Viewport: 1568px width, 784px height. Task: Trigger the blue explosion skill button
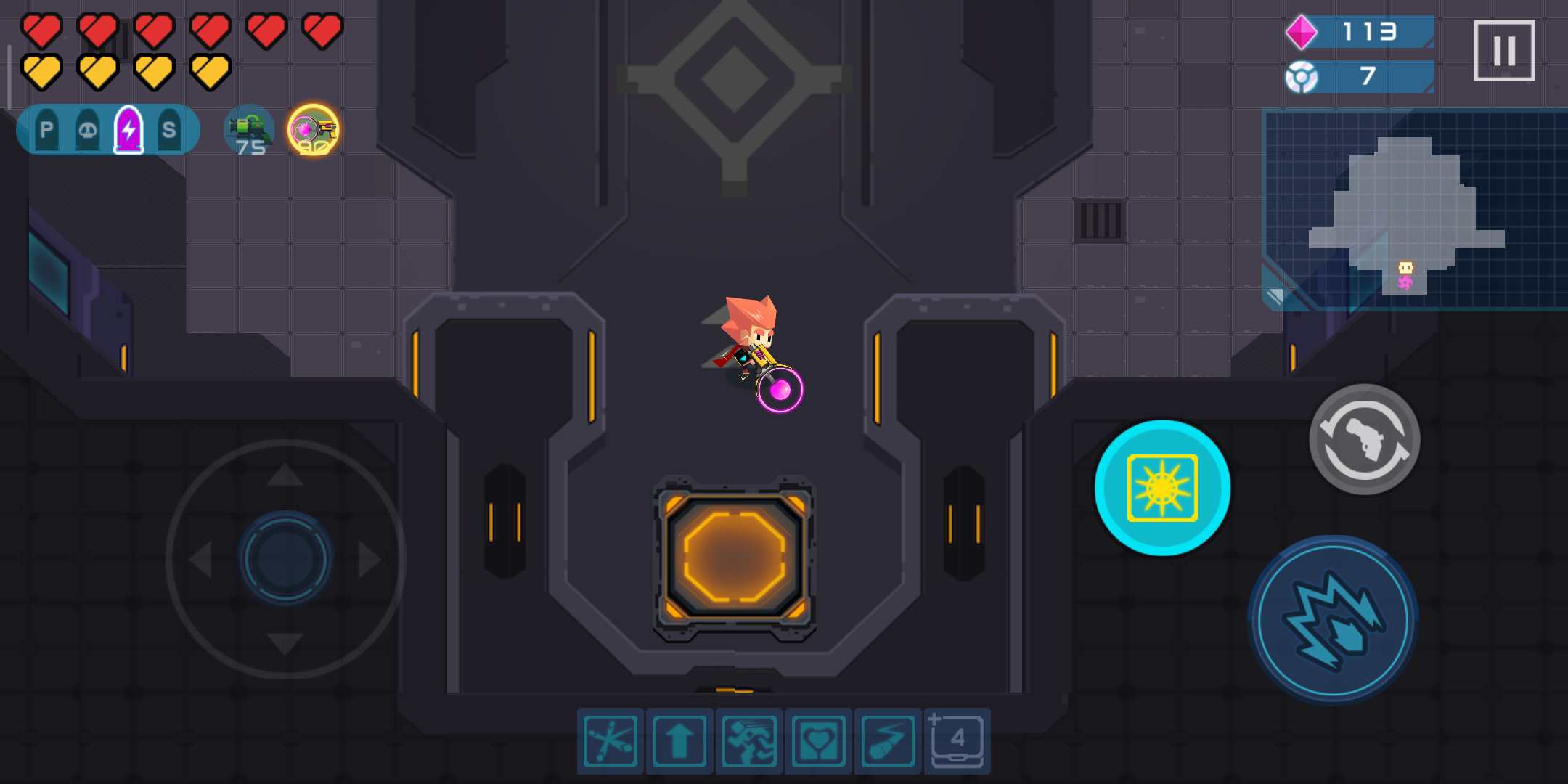tap(1334, 623)
